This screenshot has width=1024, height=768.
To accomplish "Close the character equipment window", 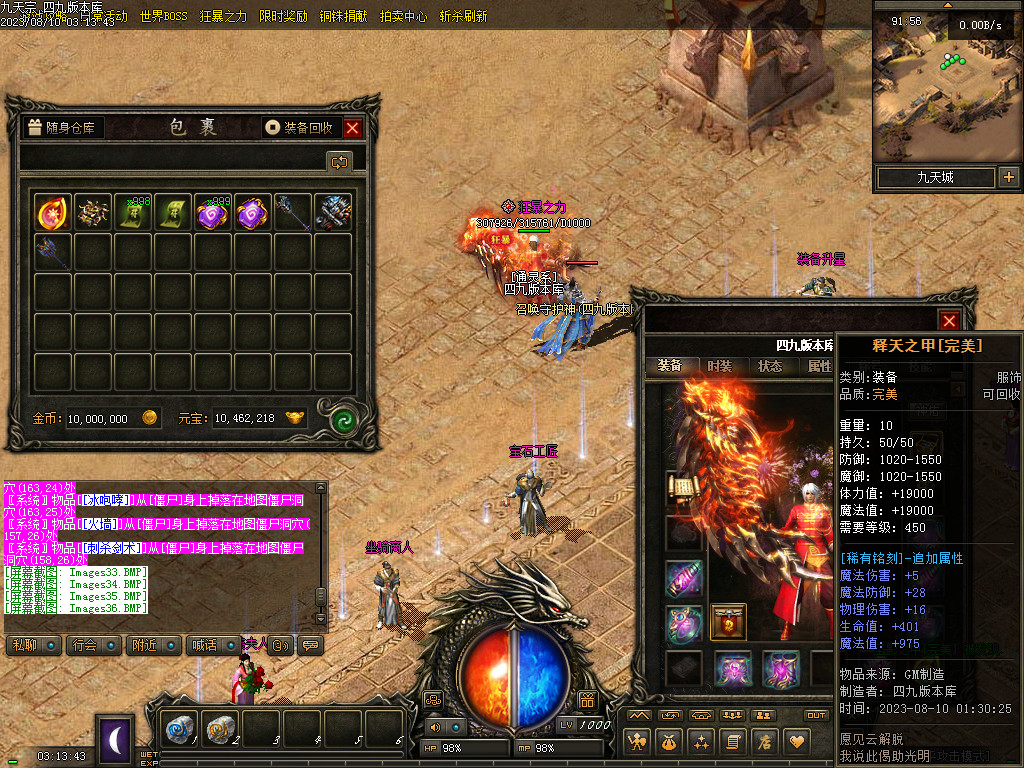I will point(949,320).
